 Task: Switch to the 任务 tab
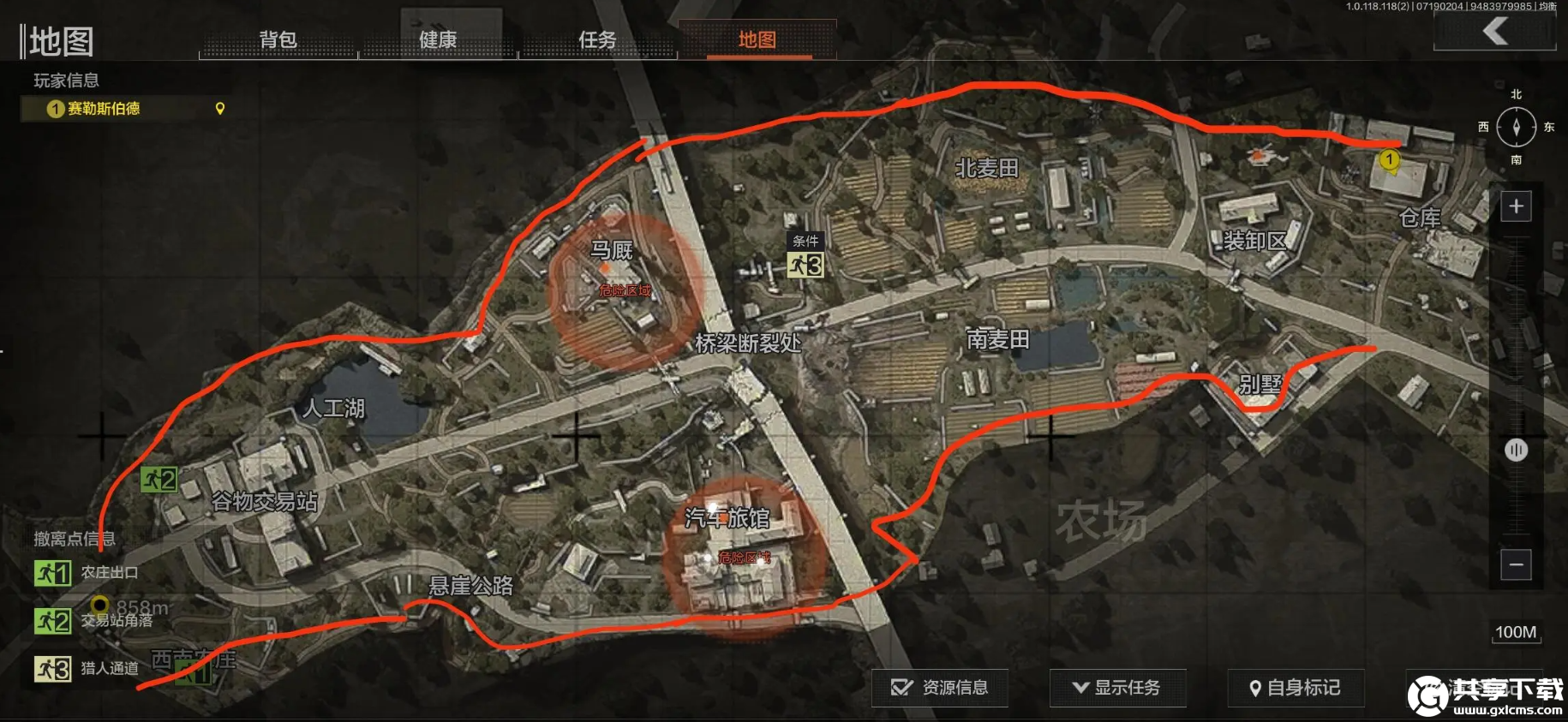click(598, 40)
